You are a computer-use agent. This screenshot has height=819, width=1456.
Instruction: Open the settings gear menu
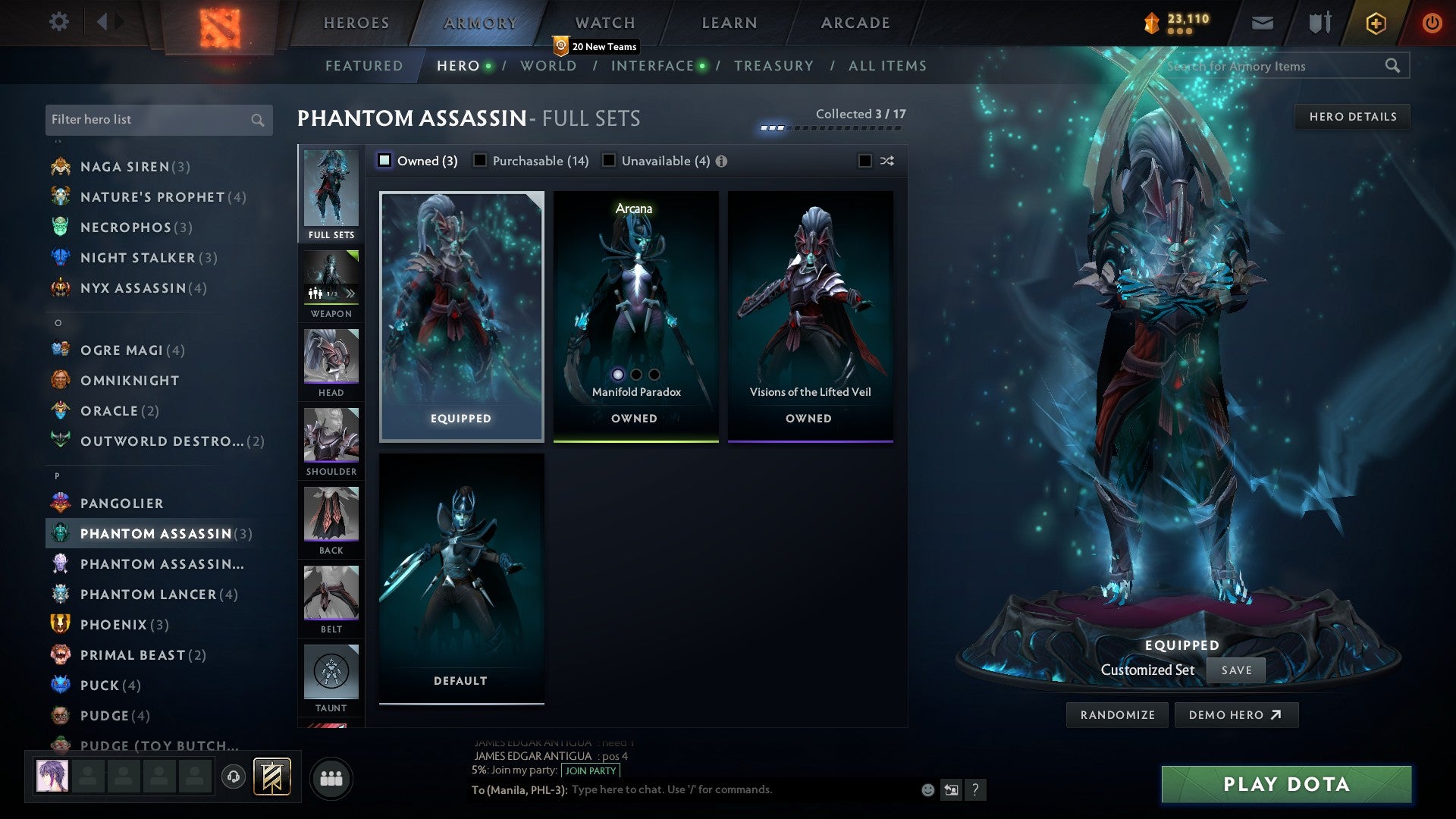[x=58, y=22]
